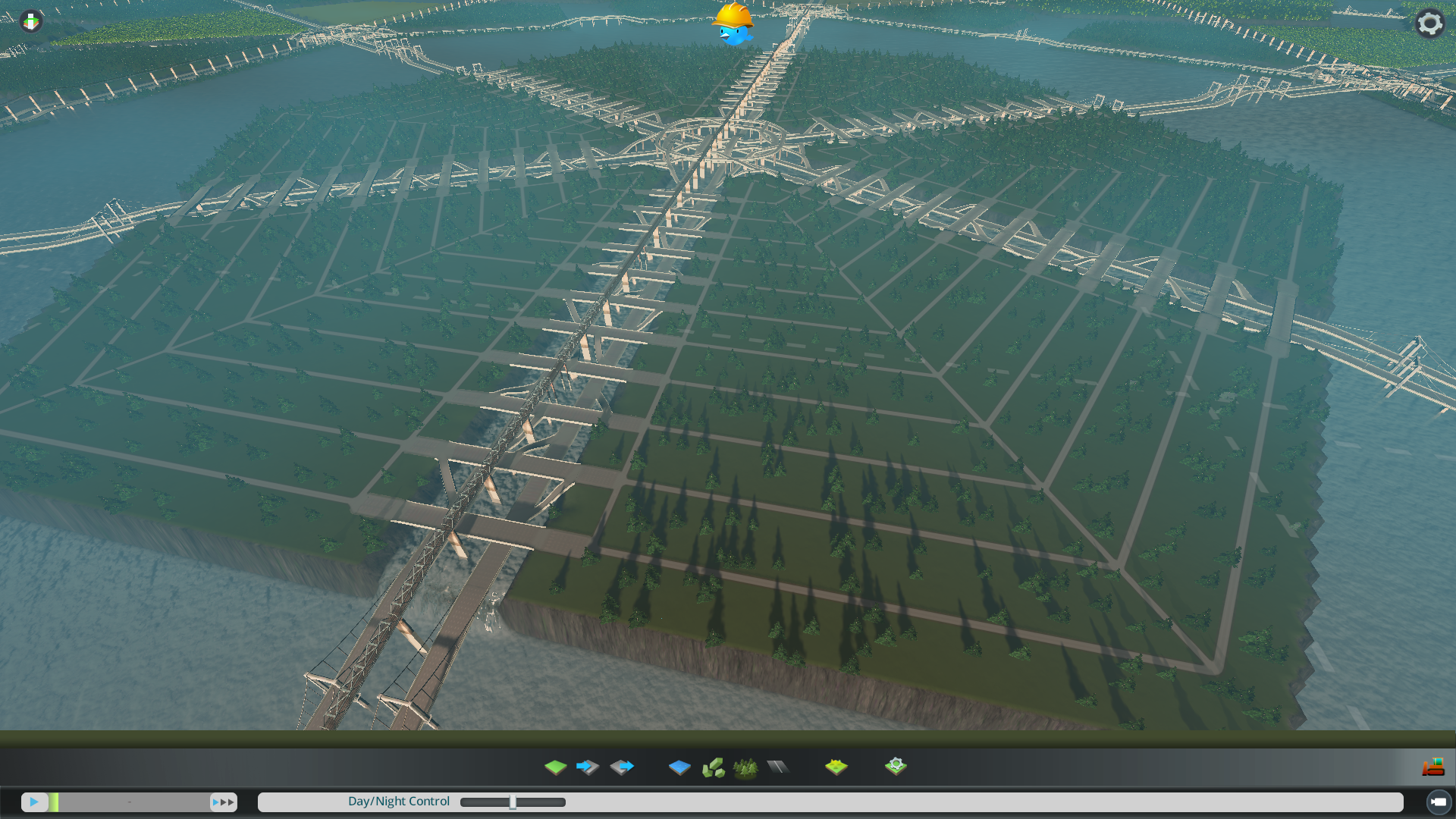Select the water placement tool
The height and width of the screenshot is (819, 1456).
679,767
